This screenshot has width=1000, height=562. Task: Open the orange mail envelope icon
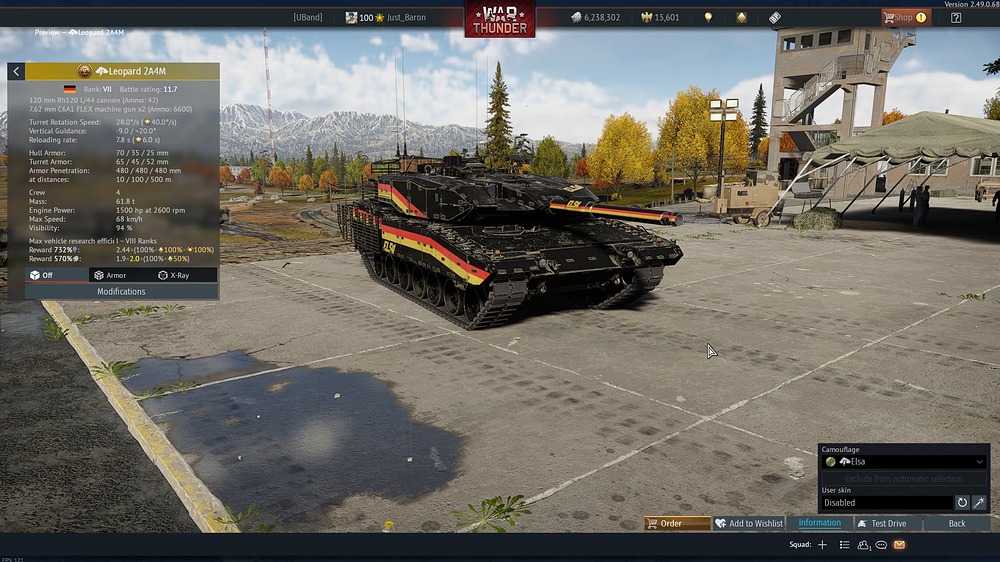tap(899, 545)
